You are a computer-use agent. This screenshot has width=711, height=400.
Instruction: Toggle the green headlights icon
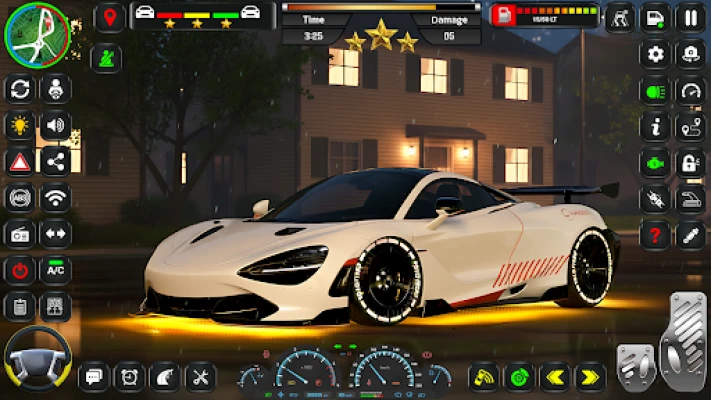[656, 91]
